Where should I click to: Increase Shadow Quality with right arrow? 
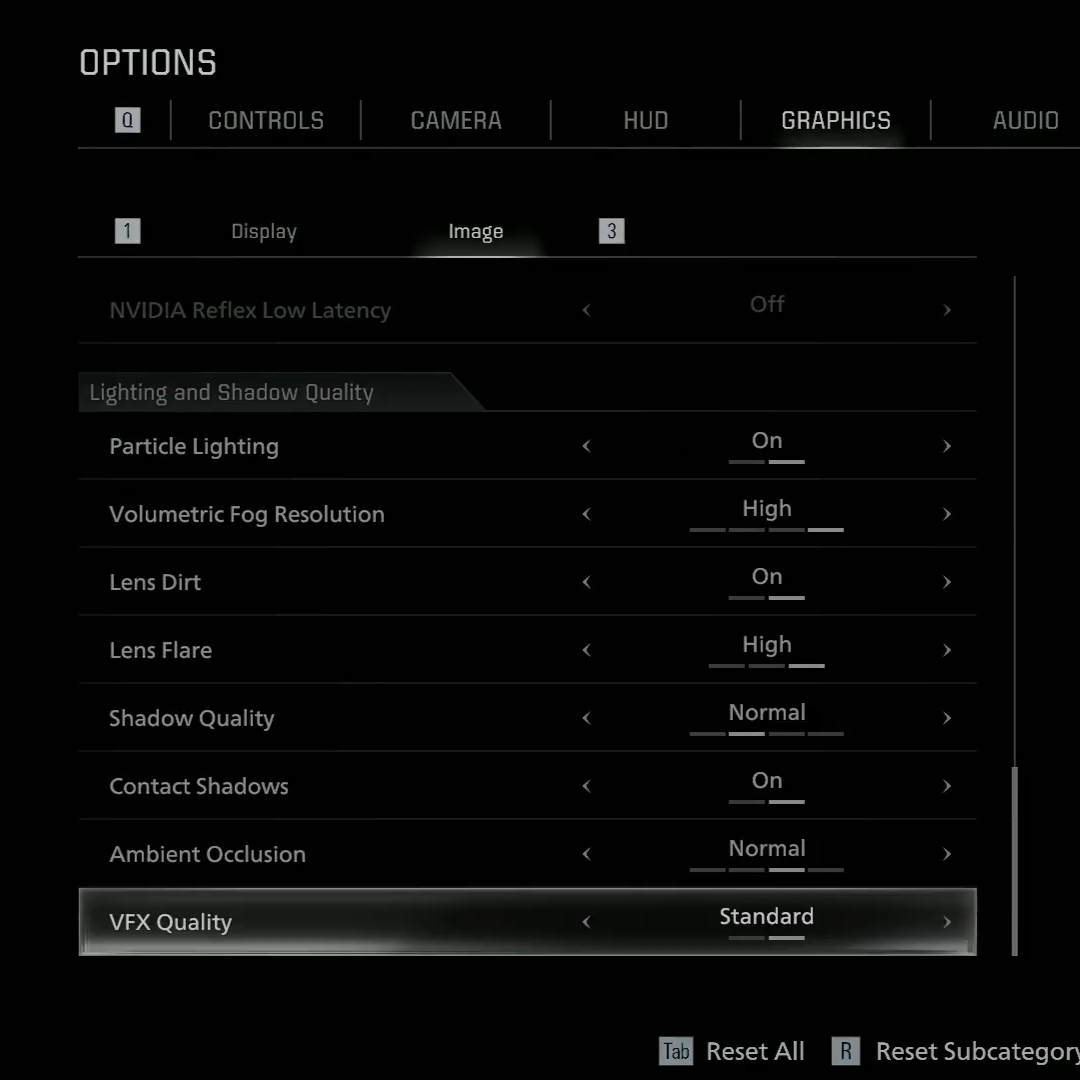click(x=946, y=718)
